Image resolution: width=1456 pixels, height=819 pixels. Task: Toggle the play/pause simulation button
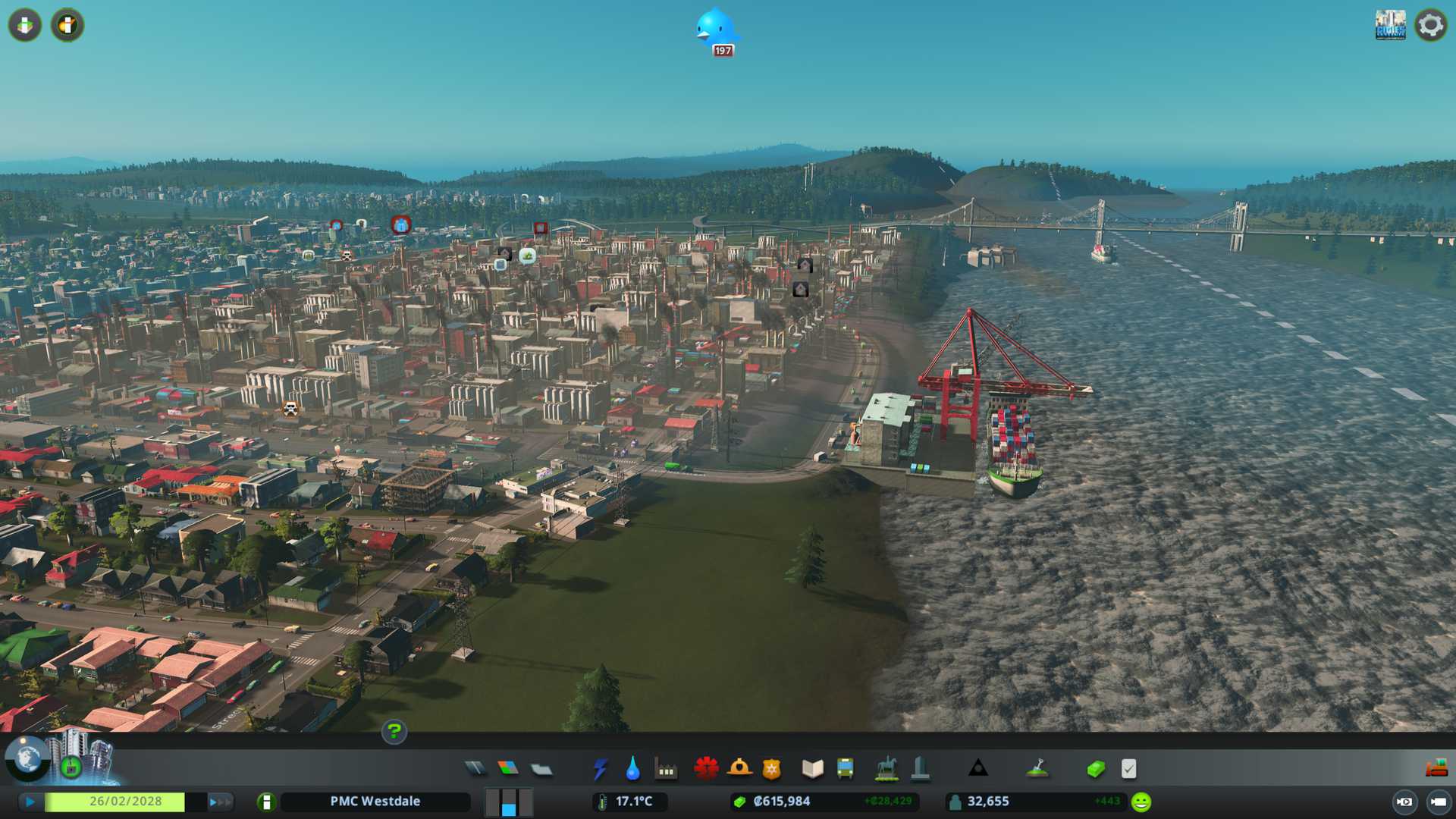[x=30, y=802]
